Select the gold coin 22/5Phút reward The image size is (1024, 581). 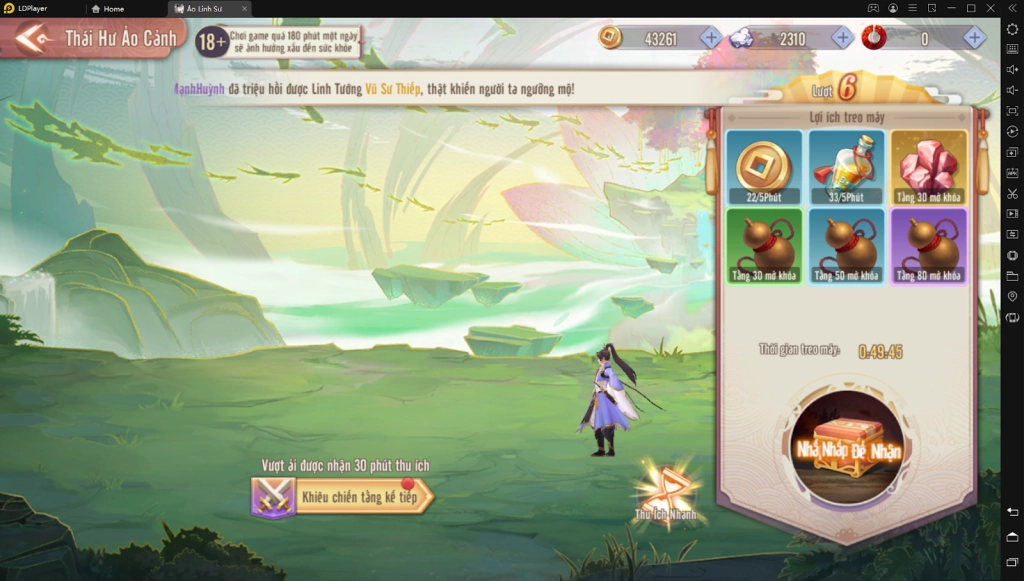(x=764, y=166)
